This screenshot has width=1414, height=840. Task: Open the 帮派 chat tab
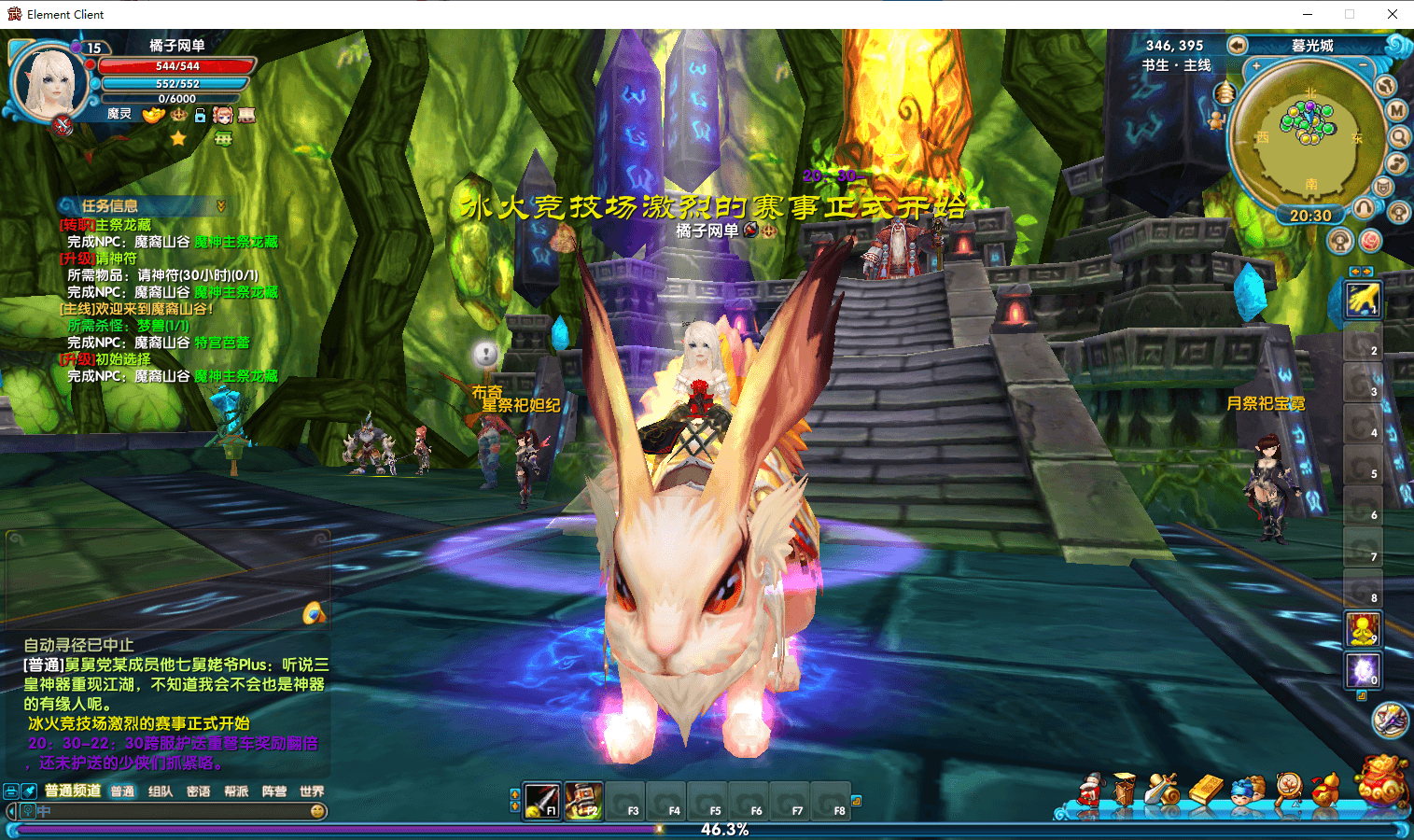point(236,791)
